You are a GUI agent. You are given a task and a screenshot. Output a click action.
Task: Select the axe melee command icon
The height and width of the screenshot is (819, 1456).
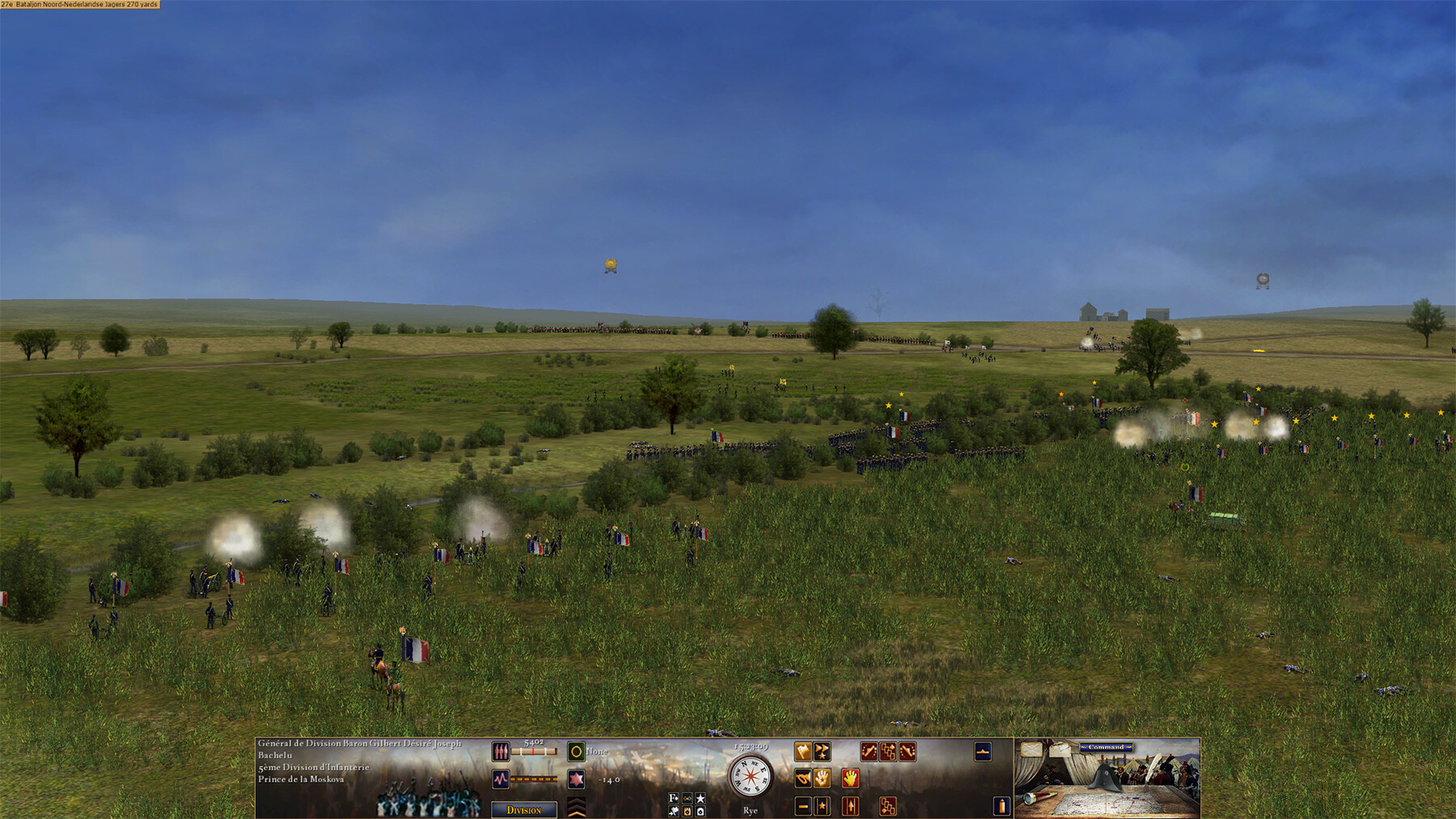tap(802, 753)
